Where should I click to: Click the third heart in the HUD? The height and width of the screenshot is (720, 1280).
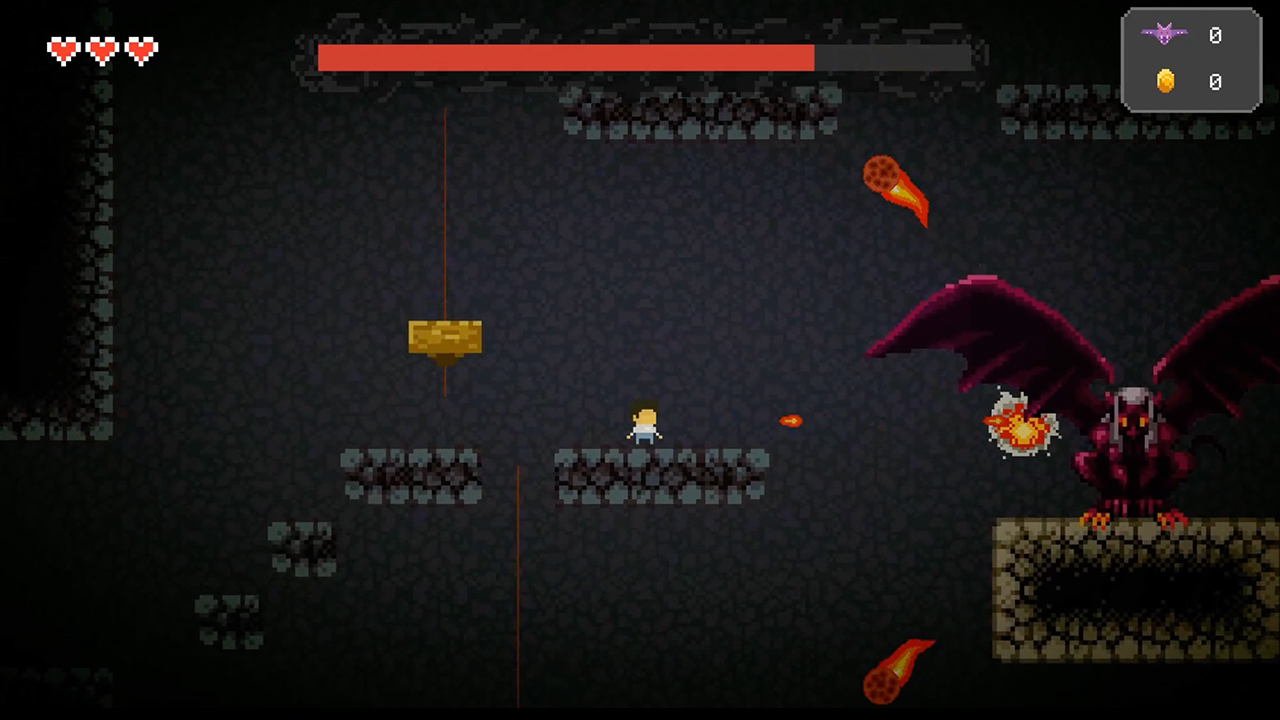pos(140,50)
